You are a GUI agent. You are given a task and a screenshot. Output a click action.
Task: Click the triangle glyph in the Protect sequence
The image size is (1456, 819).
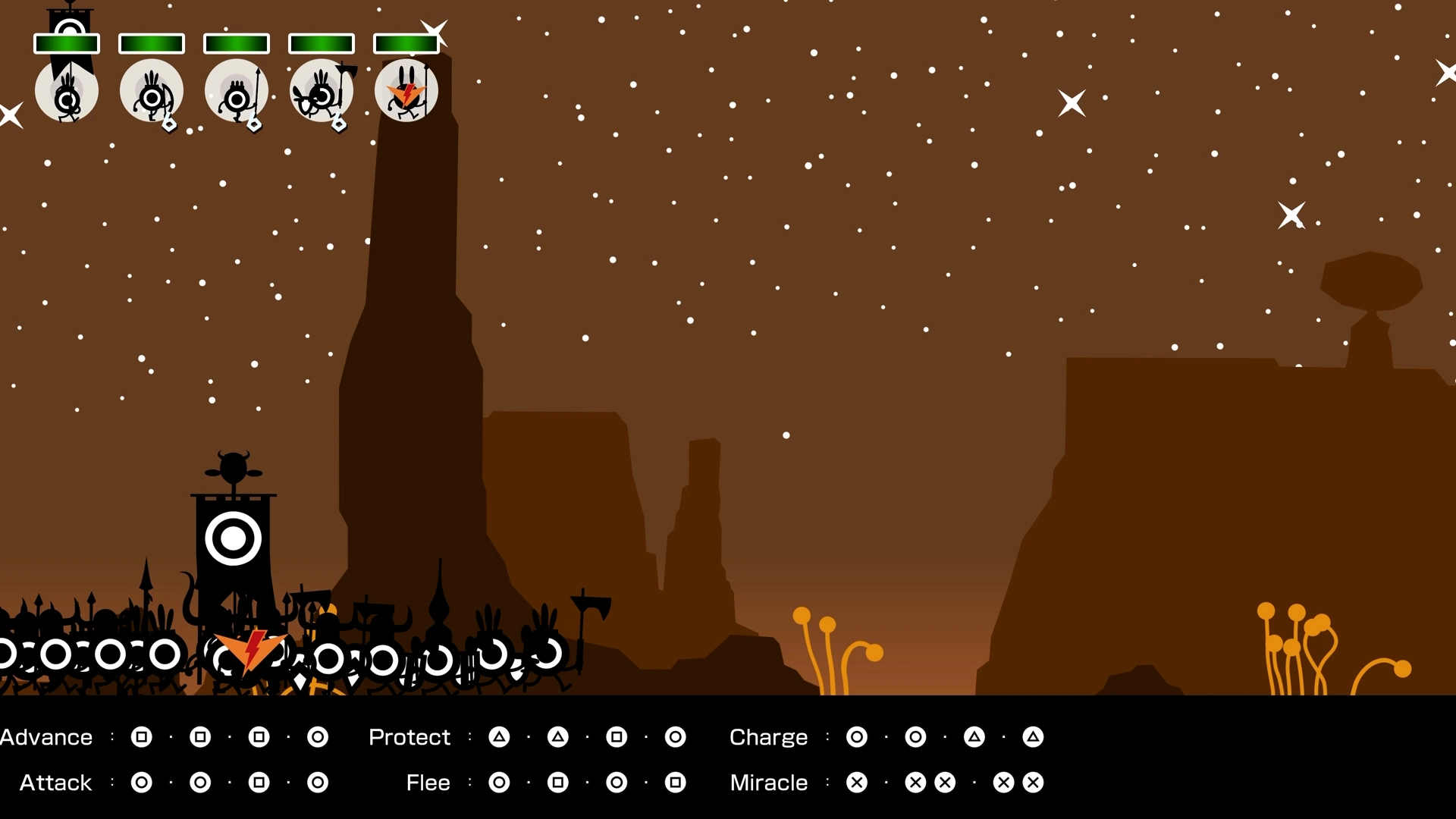pyautogui.click(x=499, y=736)
